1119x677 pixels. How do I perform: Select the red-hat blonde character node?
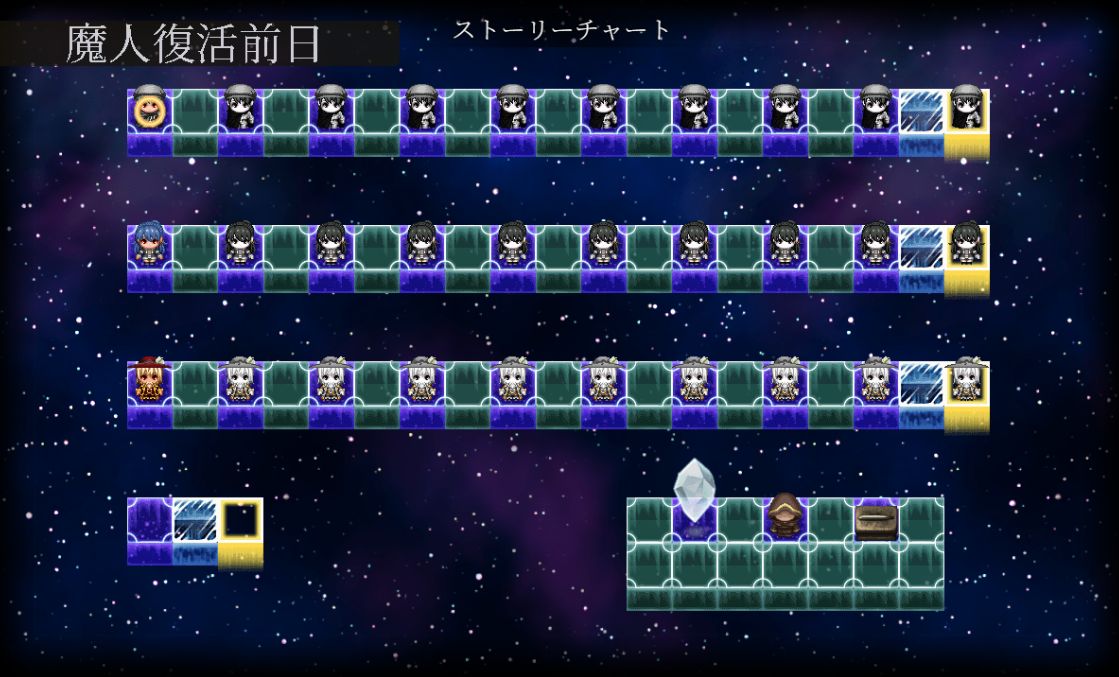[149, 381]
